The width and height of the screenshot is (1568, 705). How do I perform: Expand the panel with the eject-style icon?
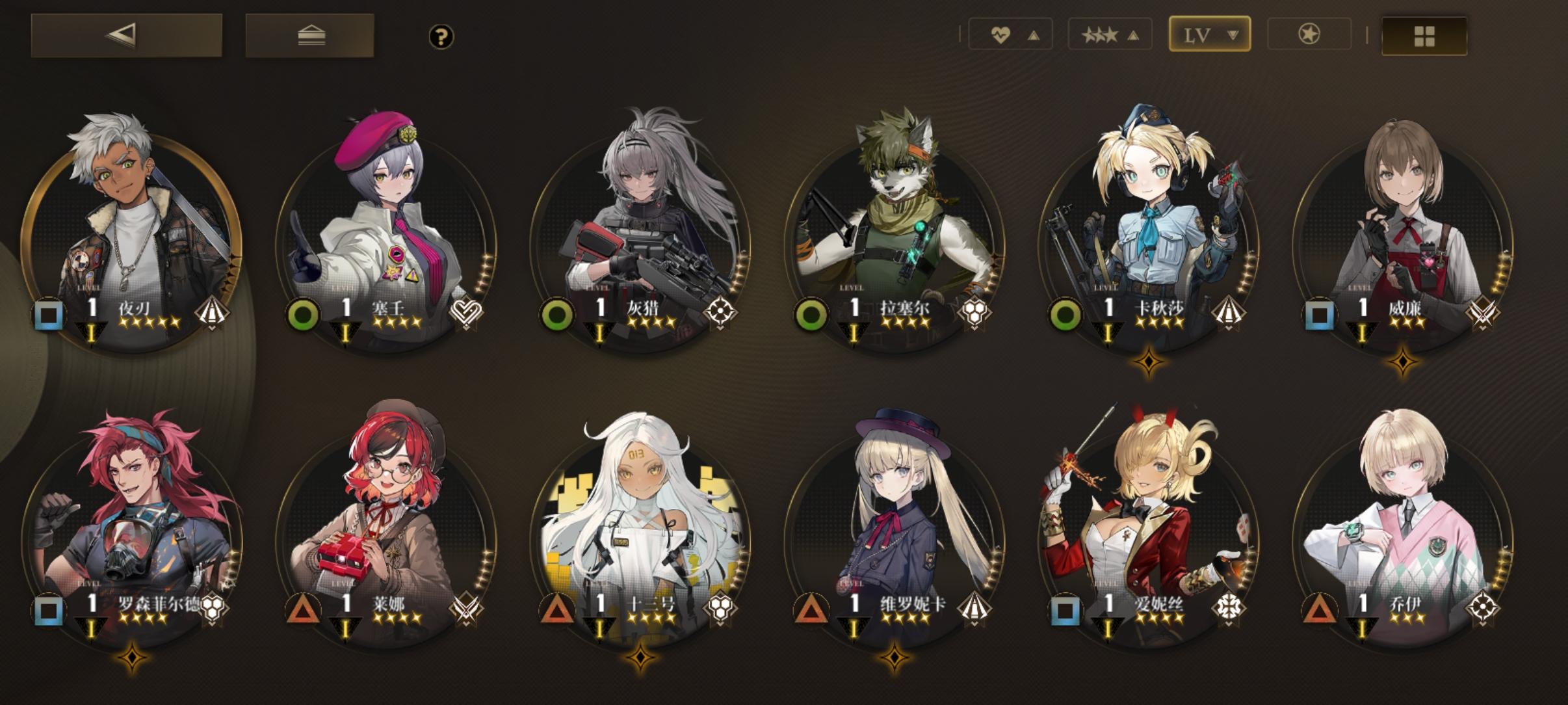[x=309, y=37]
